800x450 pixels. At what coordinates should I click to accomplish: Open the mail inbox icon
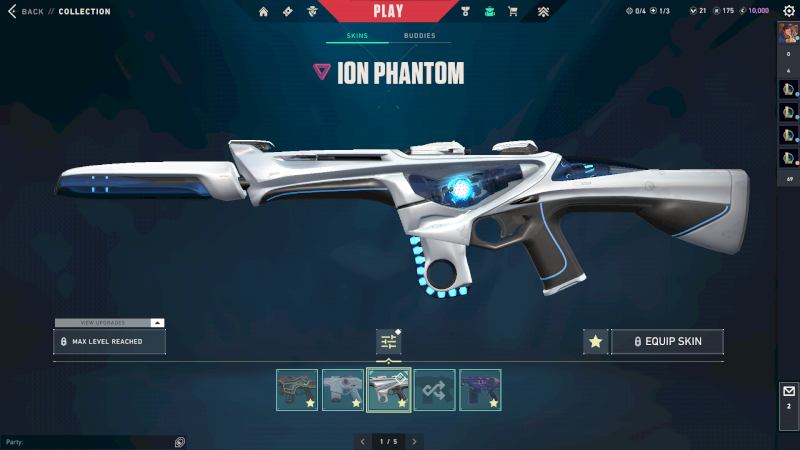point(788,392)
